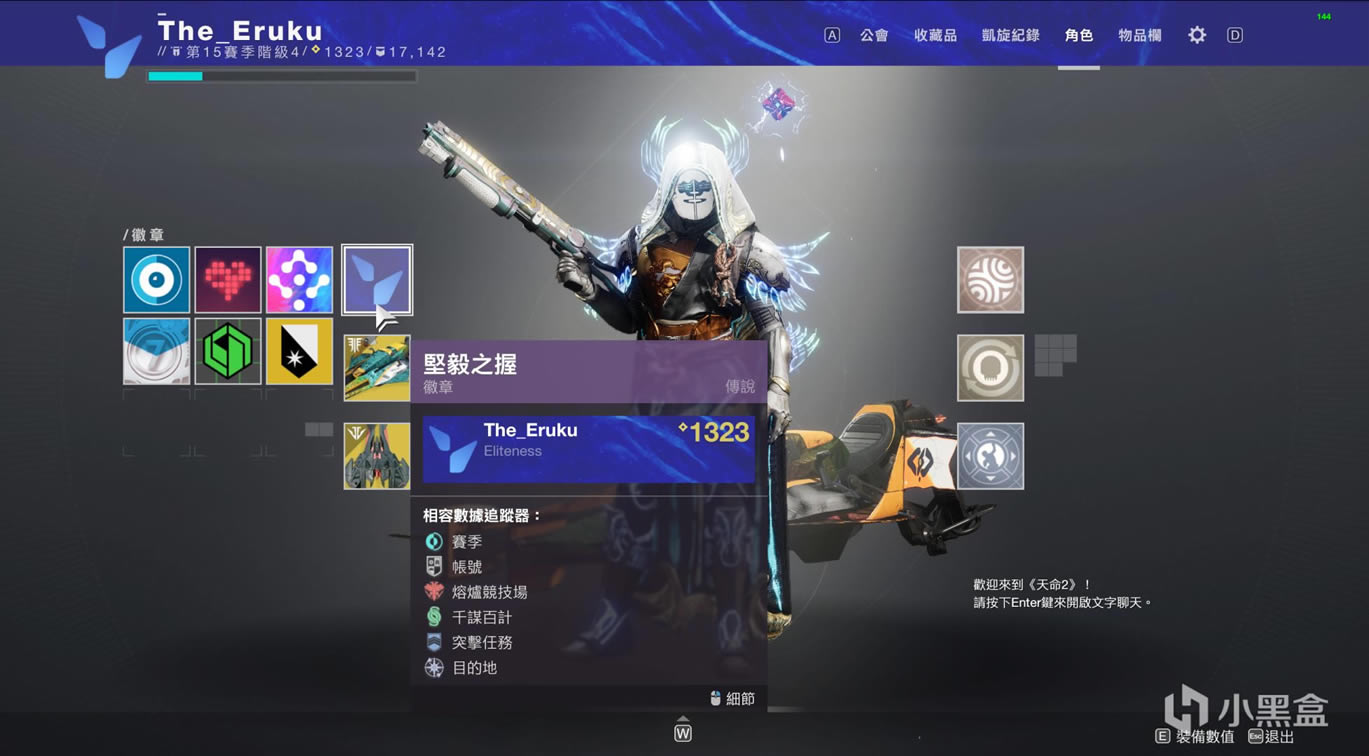The height and width of the screenshot is (756, 1369).
Task: Open the skull ring finisher slot
Action: click(990, 368)
